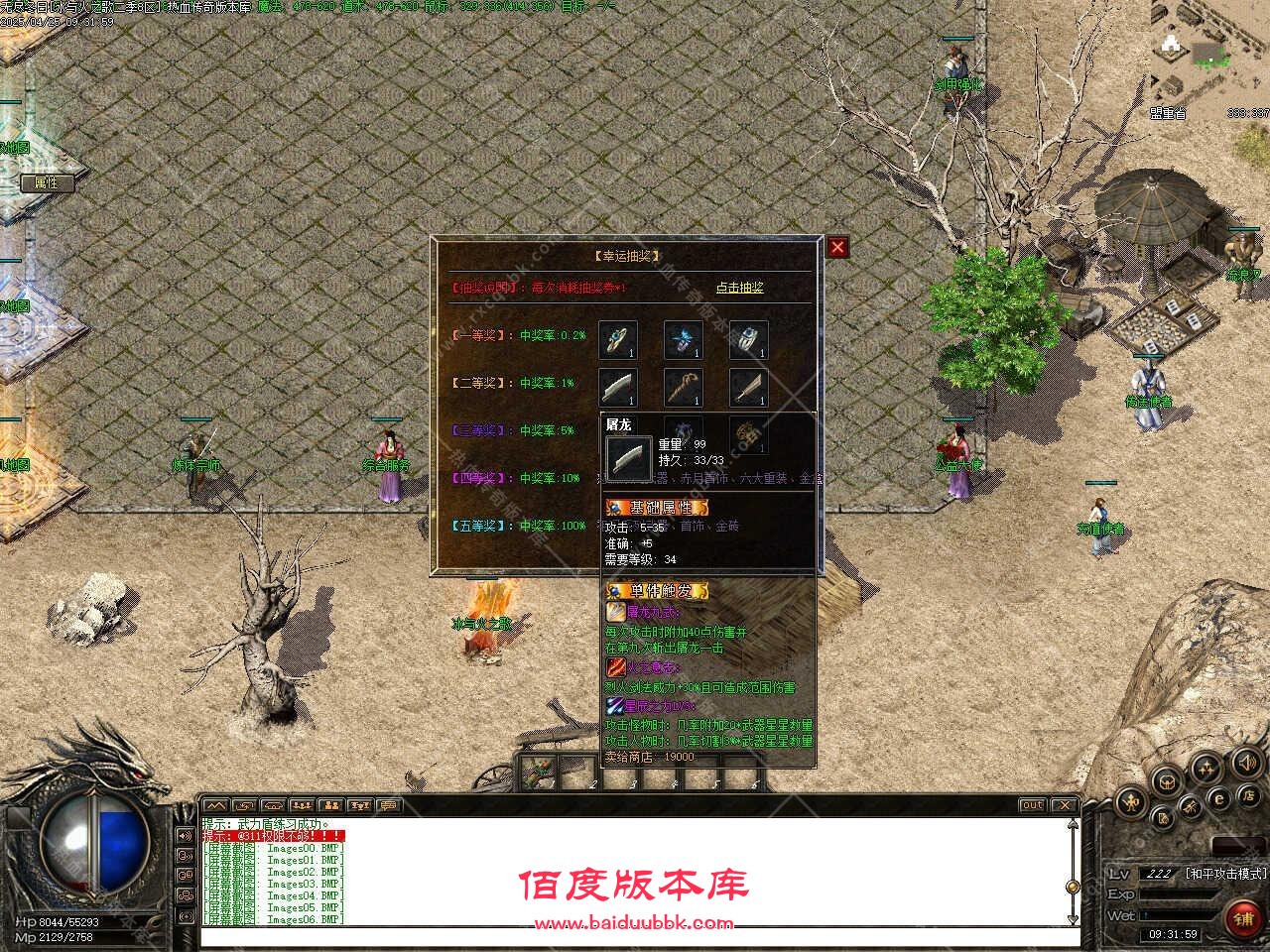Close the 幸运抽奖 lottery window
Screen dimensions: 1270x952
point(838,247)
